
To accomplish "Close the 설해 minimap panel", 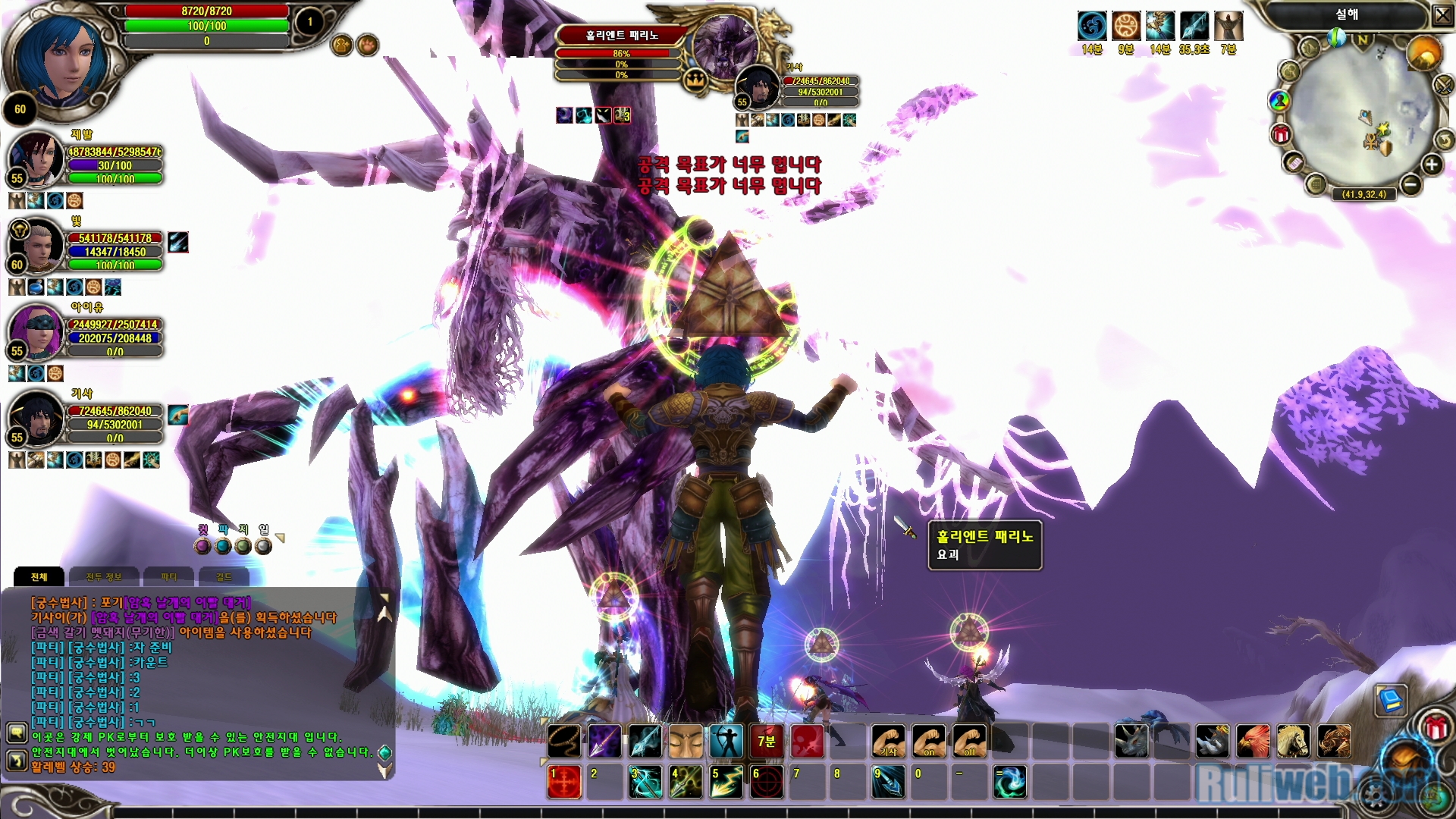I will (x=1442, y=15).
